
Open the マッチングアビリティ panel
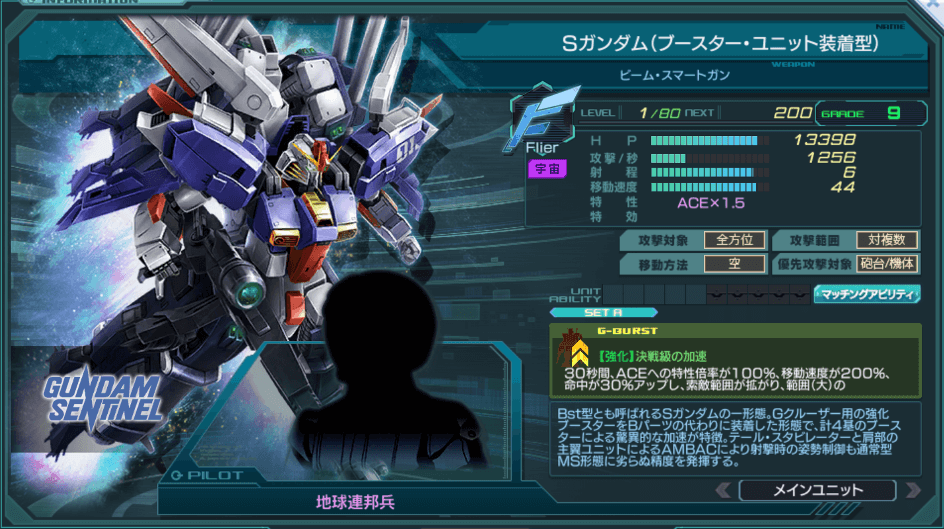click(x=867, y=294)
